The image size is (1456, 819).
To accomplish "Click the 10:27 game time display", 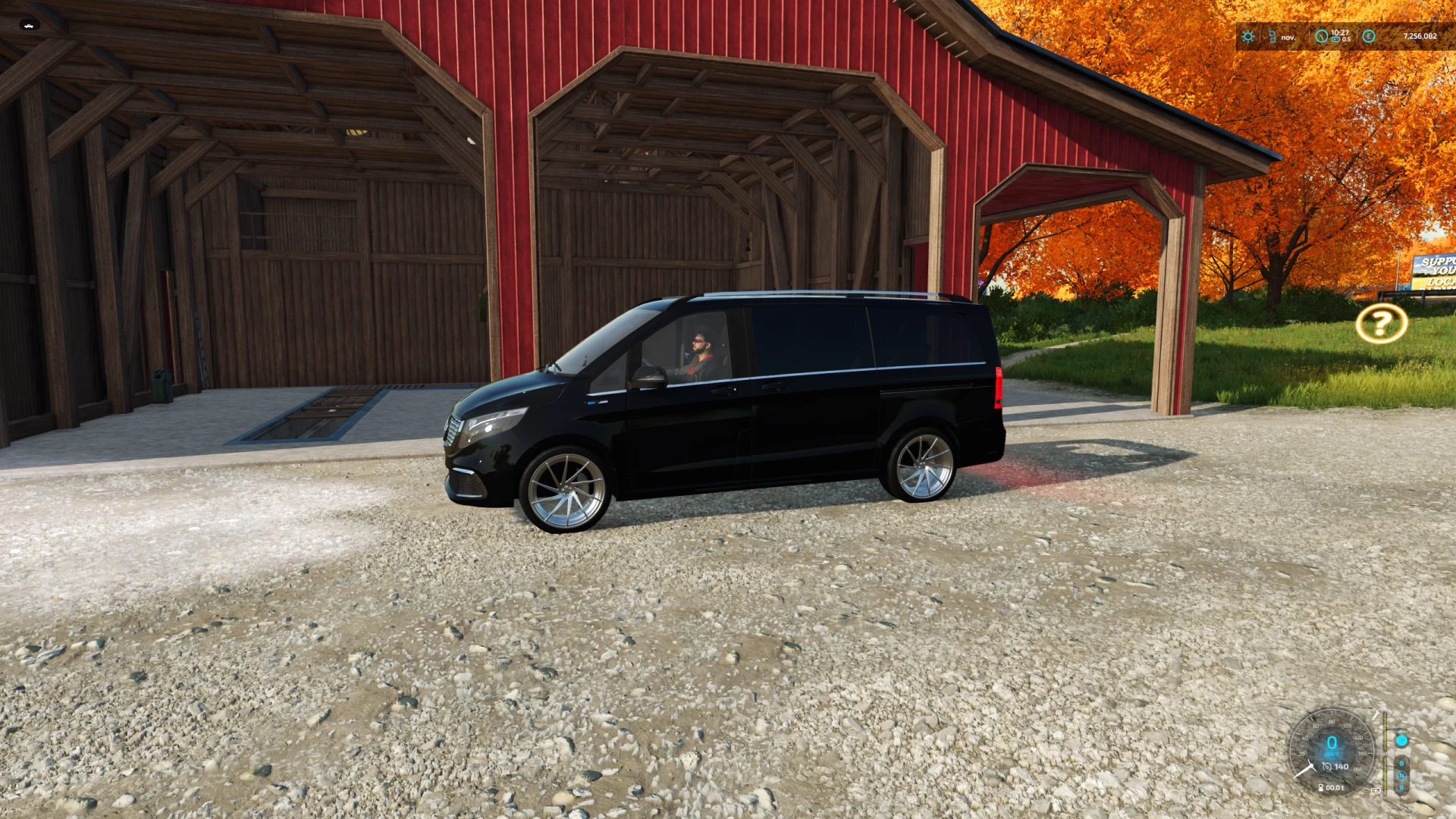I will (x=1340, y=33).
